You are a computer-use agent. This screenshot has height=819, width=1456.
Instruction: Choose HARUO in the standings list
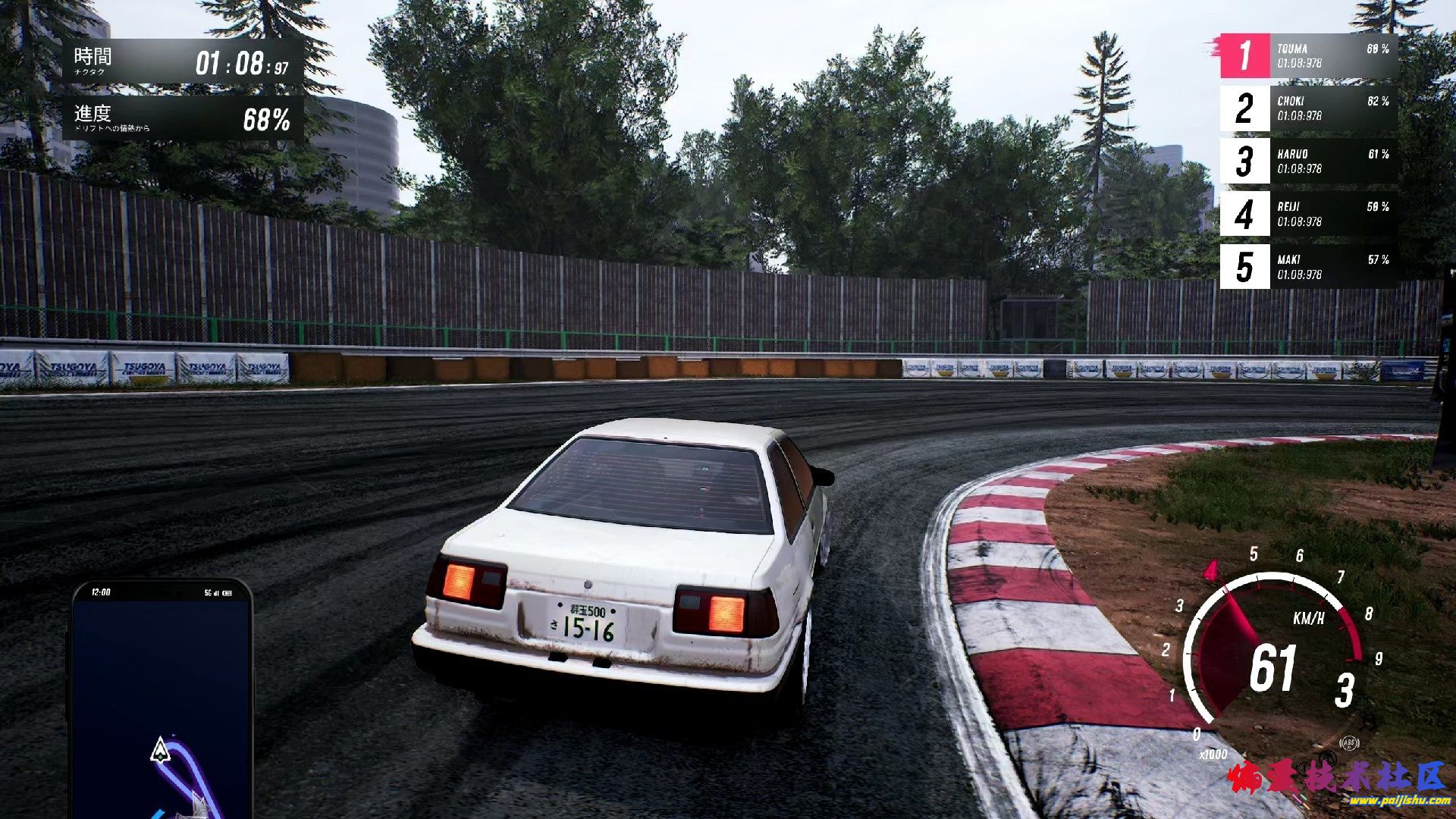(1308, 162)
